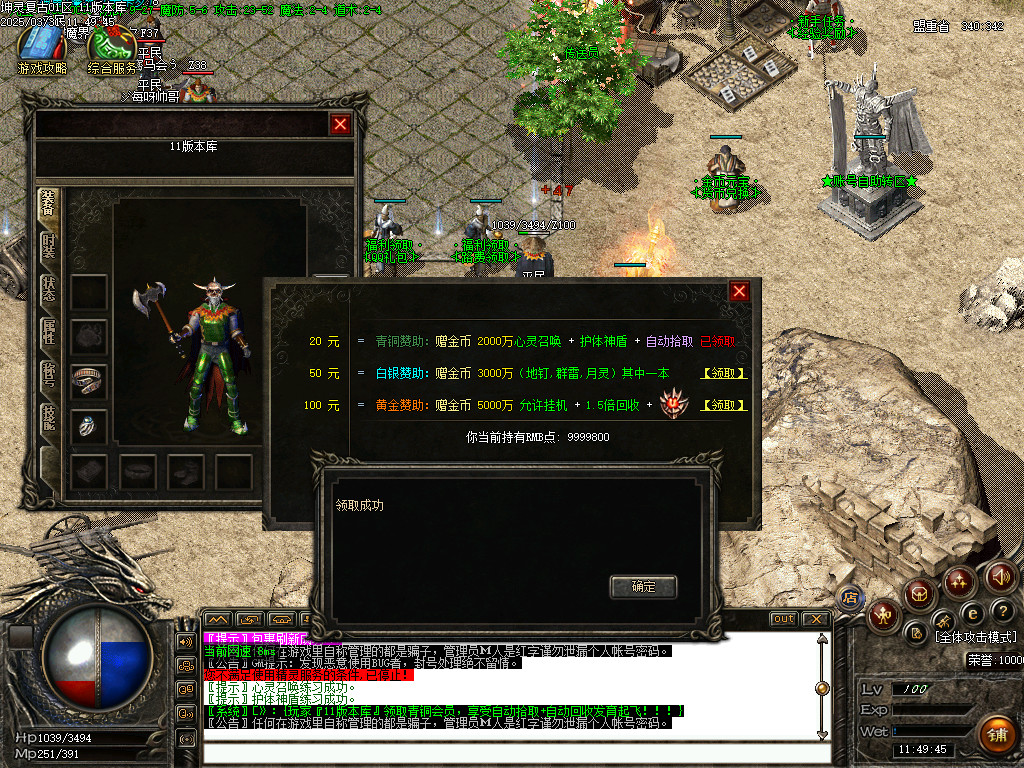Select the equipped bracelet slot
Image resolution: width=1024 pixels, height=768 pixels.
[x=89, y=380]
